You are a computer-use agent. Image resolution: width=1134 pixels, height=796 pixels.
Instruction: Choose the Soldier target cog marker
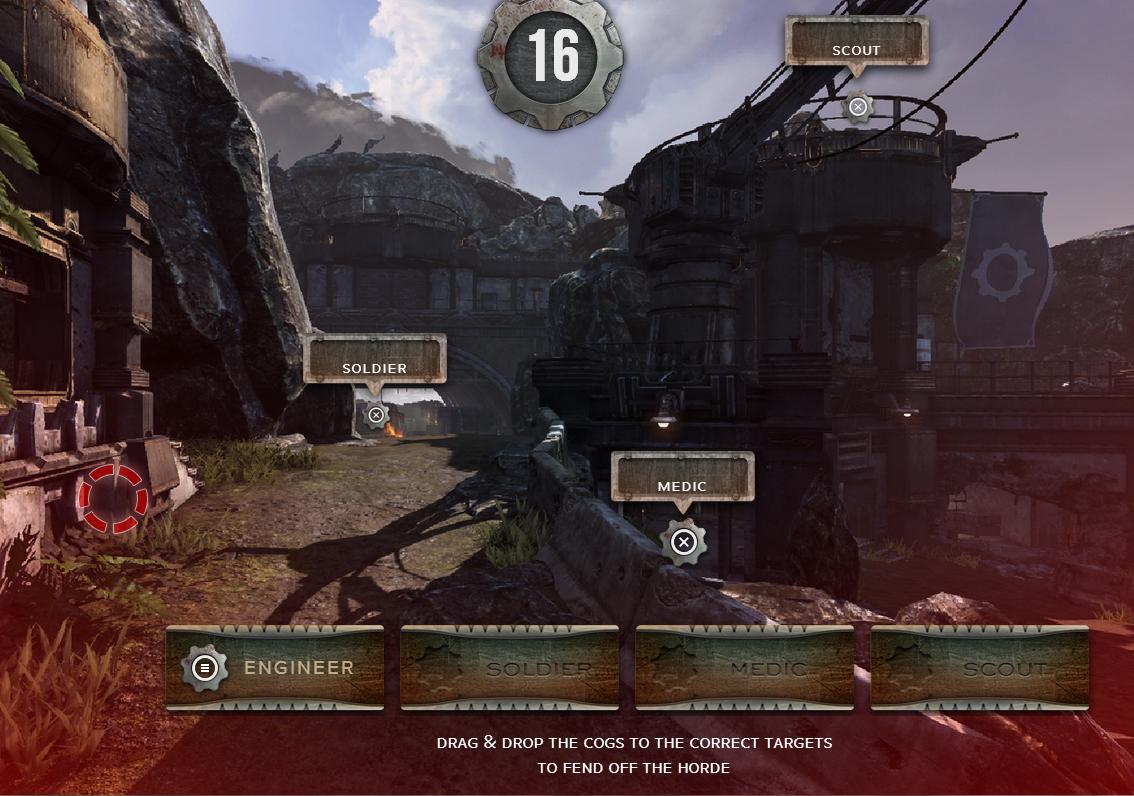[x=376, y=415]
